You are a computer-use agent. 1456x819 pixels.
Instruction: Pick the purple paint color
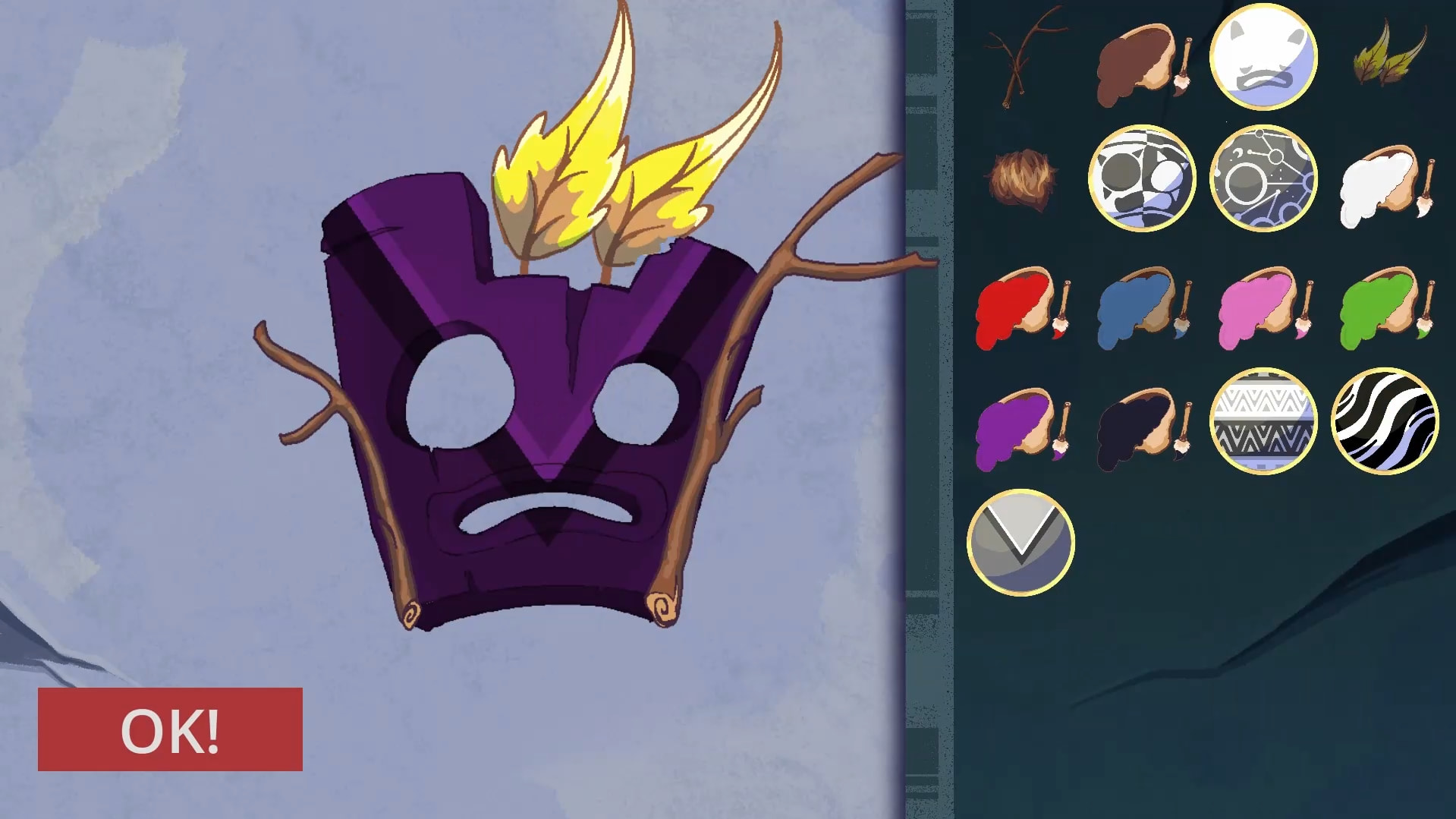pyautogui.click(x=1021, y=429)
